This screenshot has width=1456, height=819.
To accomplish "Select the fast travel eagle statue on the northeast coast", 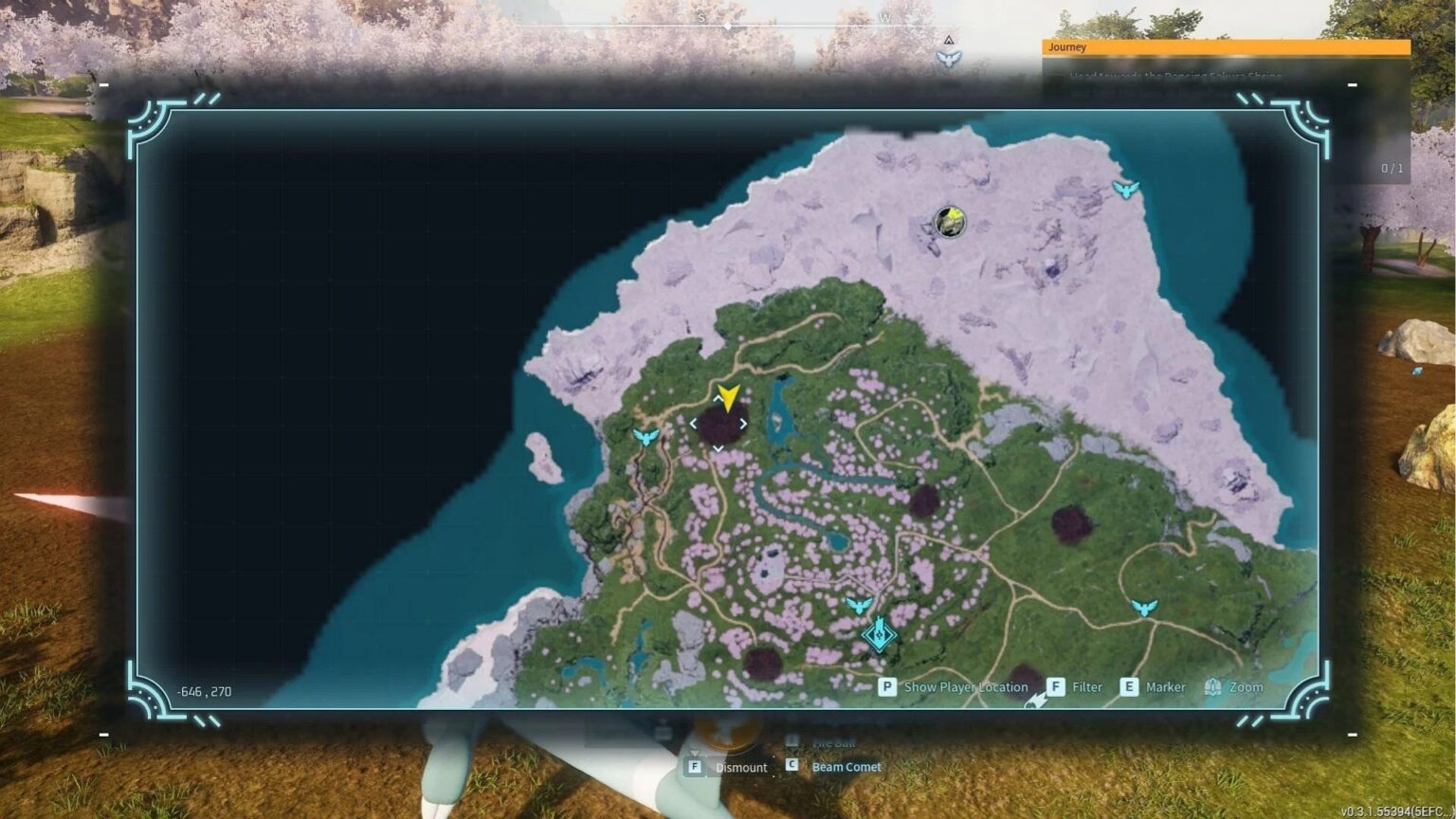I will 1126,188.
